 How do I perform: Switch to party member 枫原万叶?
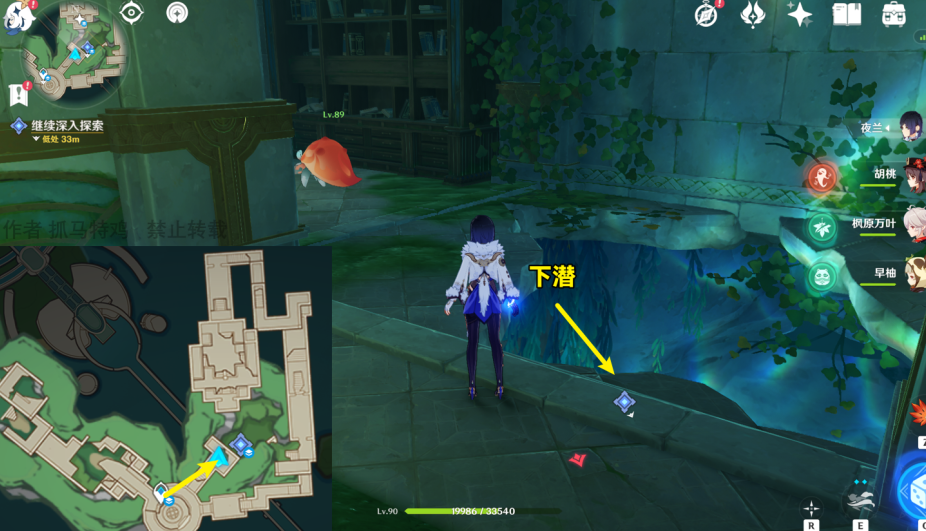click(x=912, y=224)
